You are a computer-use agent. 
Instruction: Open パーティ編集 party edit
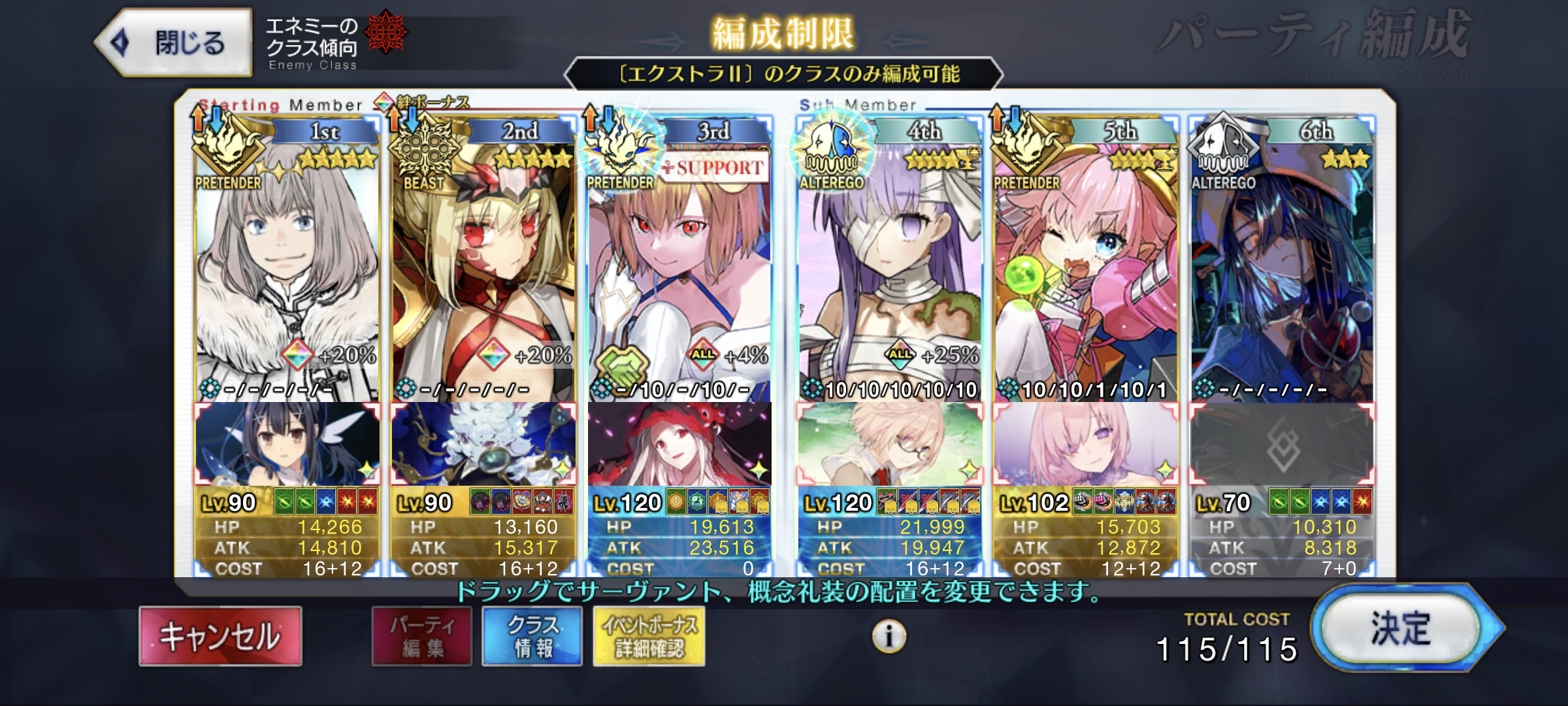click(422, 636)
